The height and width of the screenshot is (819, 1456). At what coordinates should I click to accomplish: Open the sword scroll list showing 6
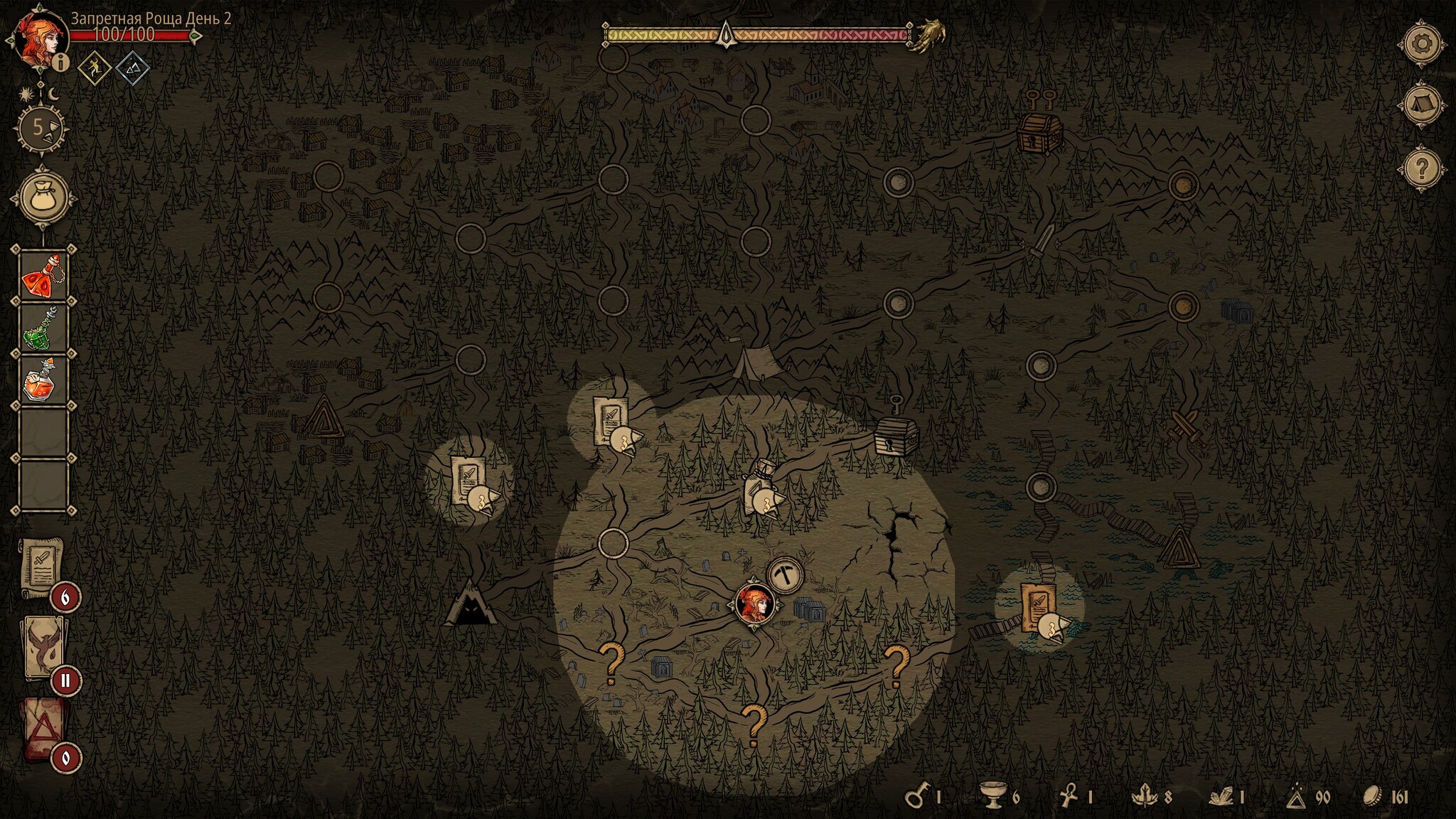[x=44, y=567]
